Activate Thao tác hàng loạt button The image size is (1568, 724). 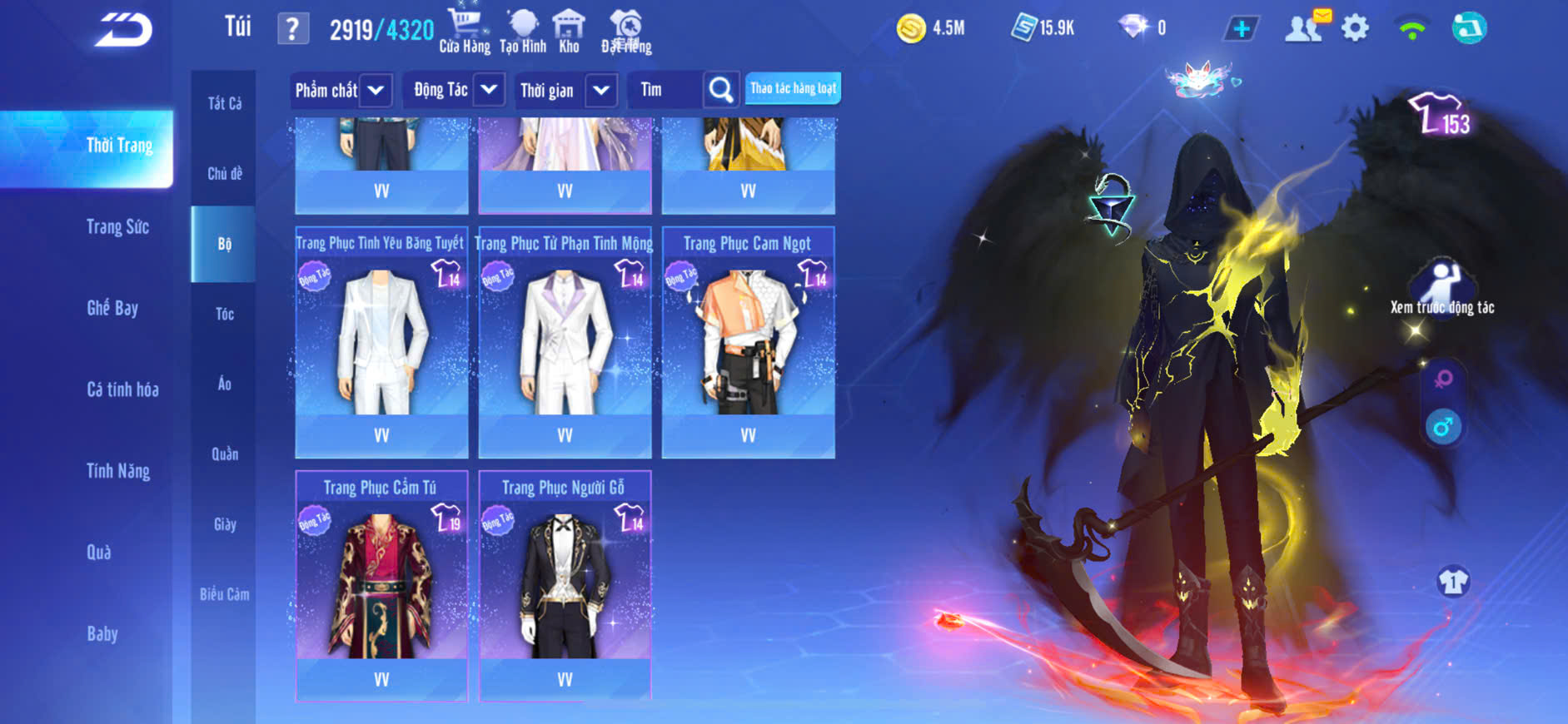pyautogui.click(x=793, y=88)
